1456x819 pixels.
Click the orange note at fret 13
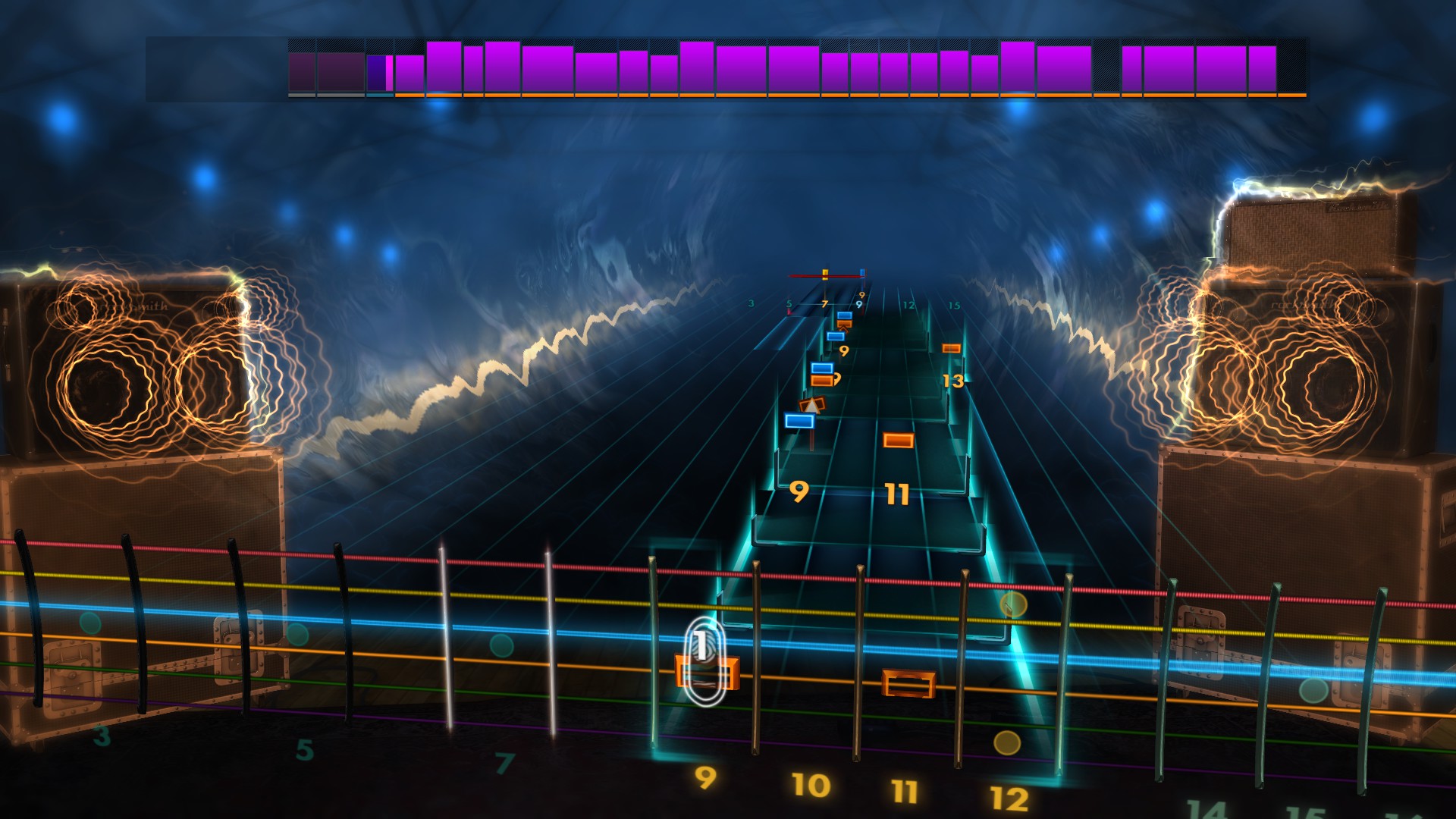pyautogui.click(x=951, y=348)
